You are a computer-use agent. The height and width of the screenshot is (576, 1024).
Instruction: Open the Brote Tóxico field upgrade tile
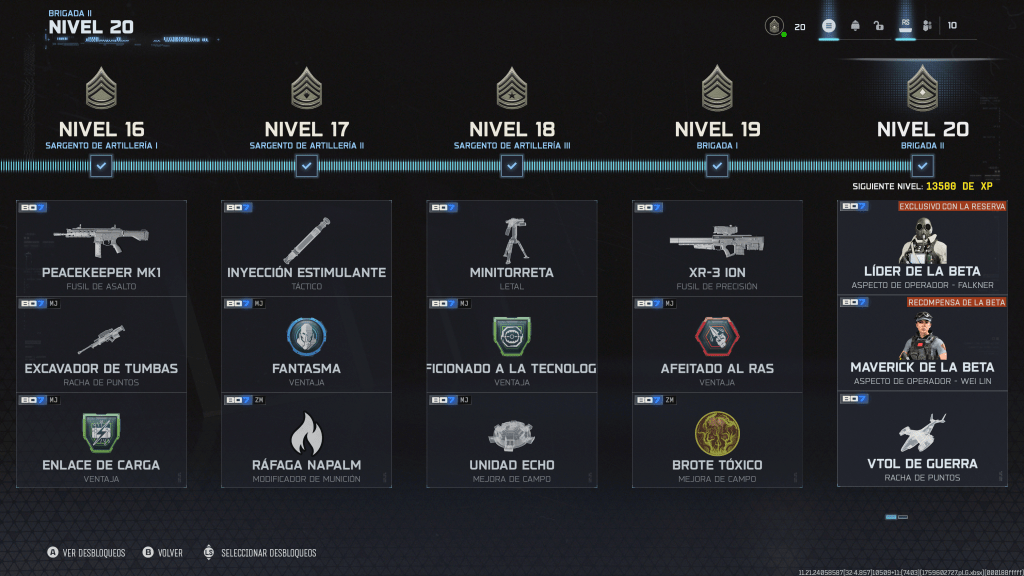717,440
